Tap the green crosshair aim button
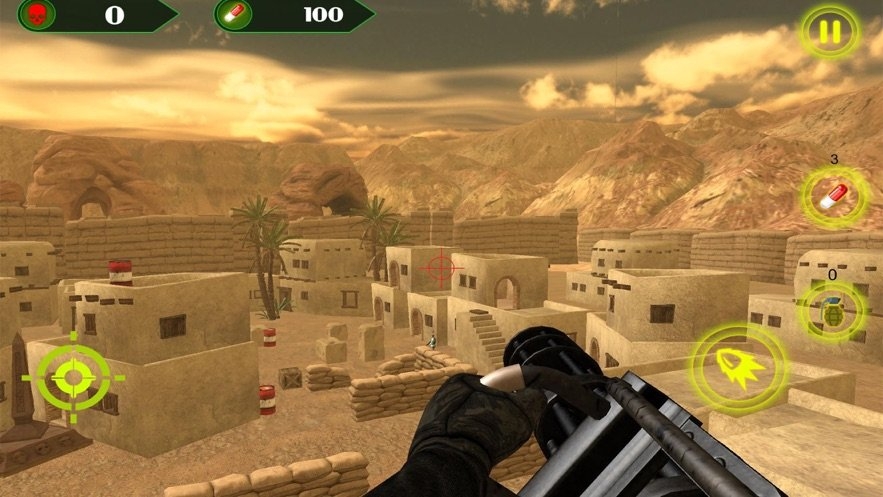The width and height of the screenshot is (883, 497). (x=73, y=377)
